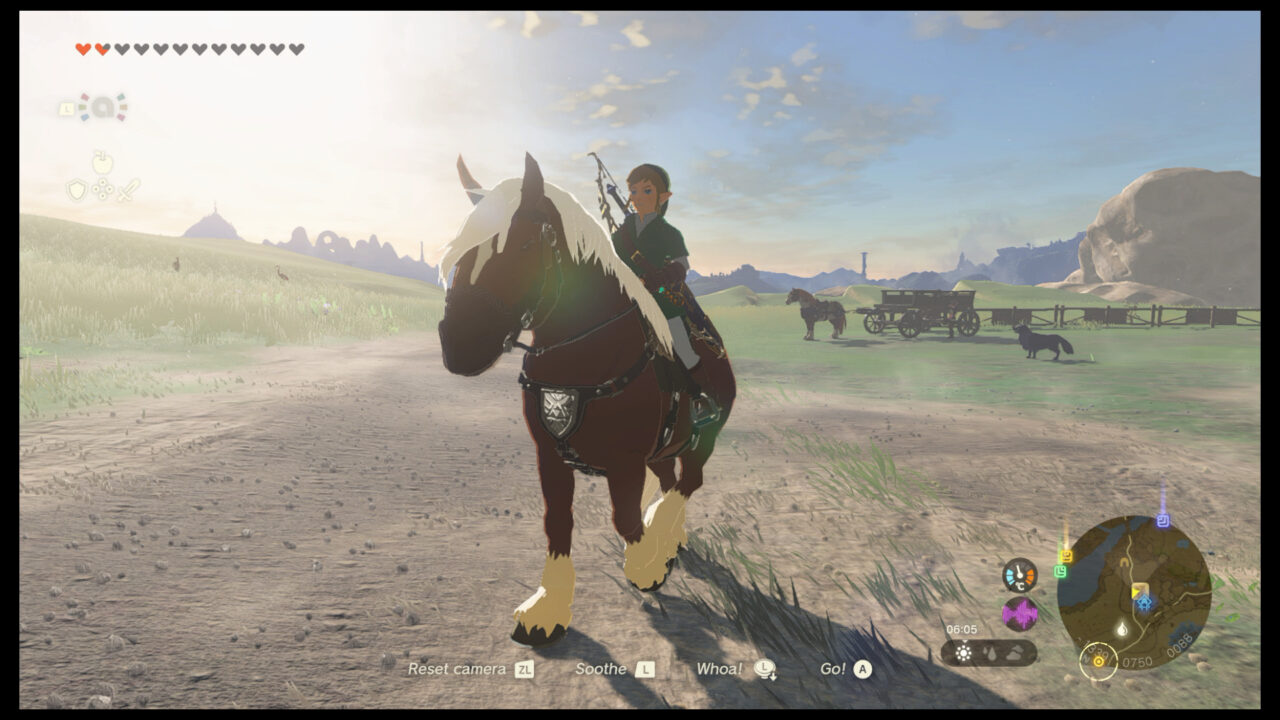1280x720 pixels.
Task: Click the rune wheel icon near the hearts
Action: (x=104, y=106)
